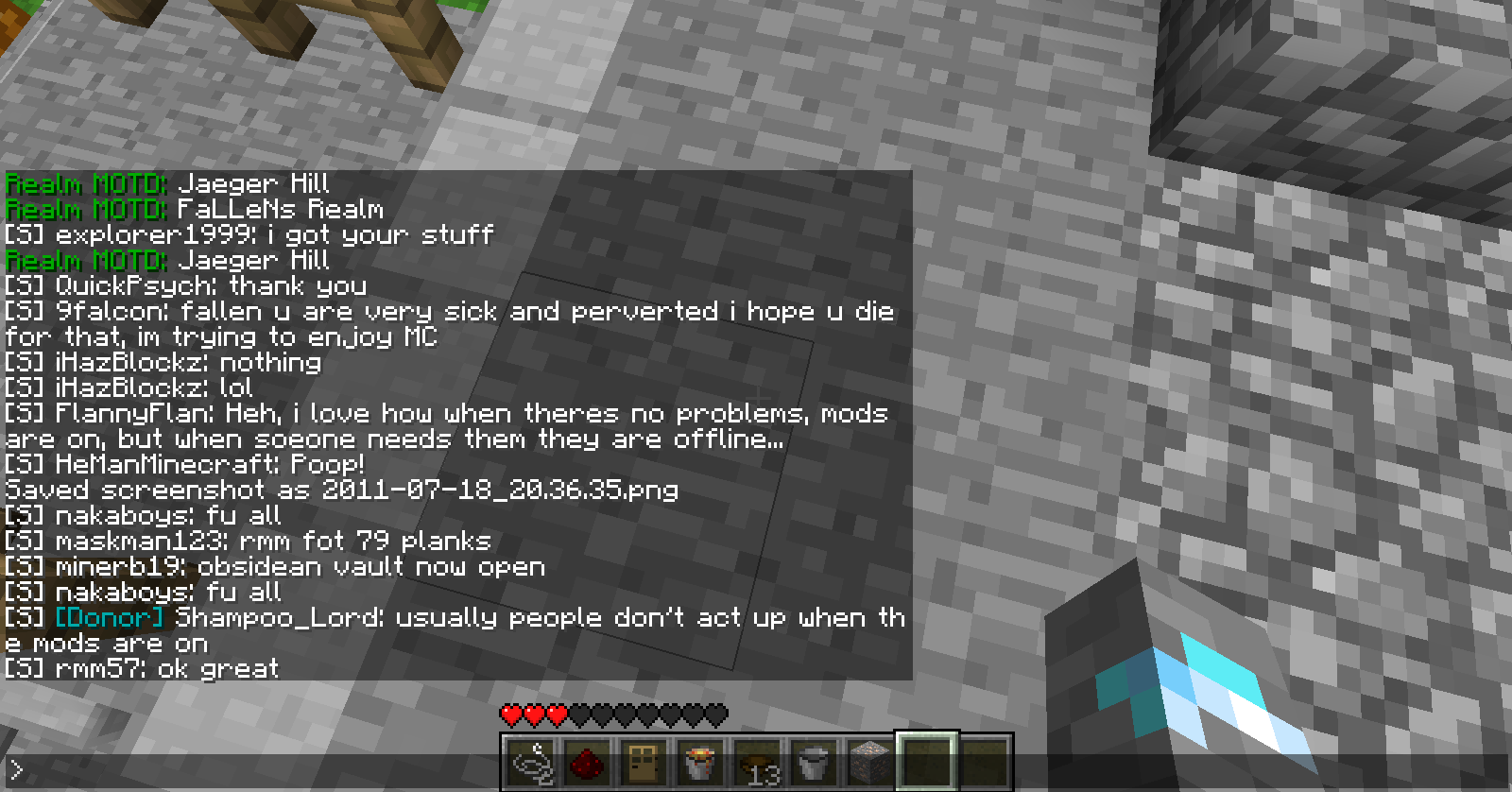
Task: Select the redstone dust hotbar slot
Action: click(588, 762)
